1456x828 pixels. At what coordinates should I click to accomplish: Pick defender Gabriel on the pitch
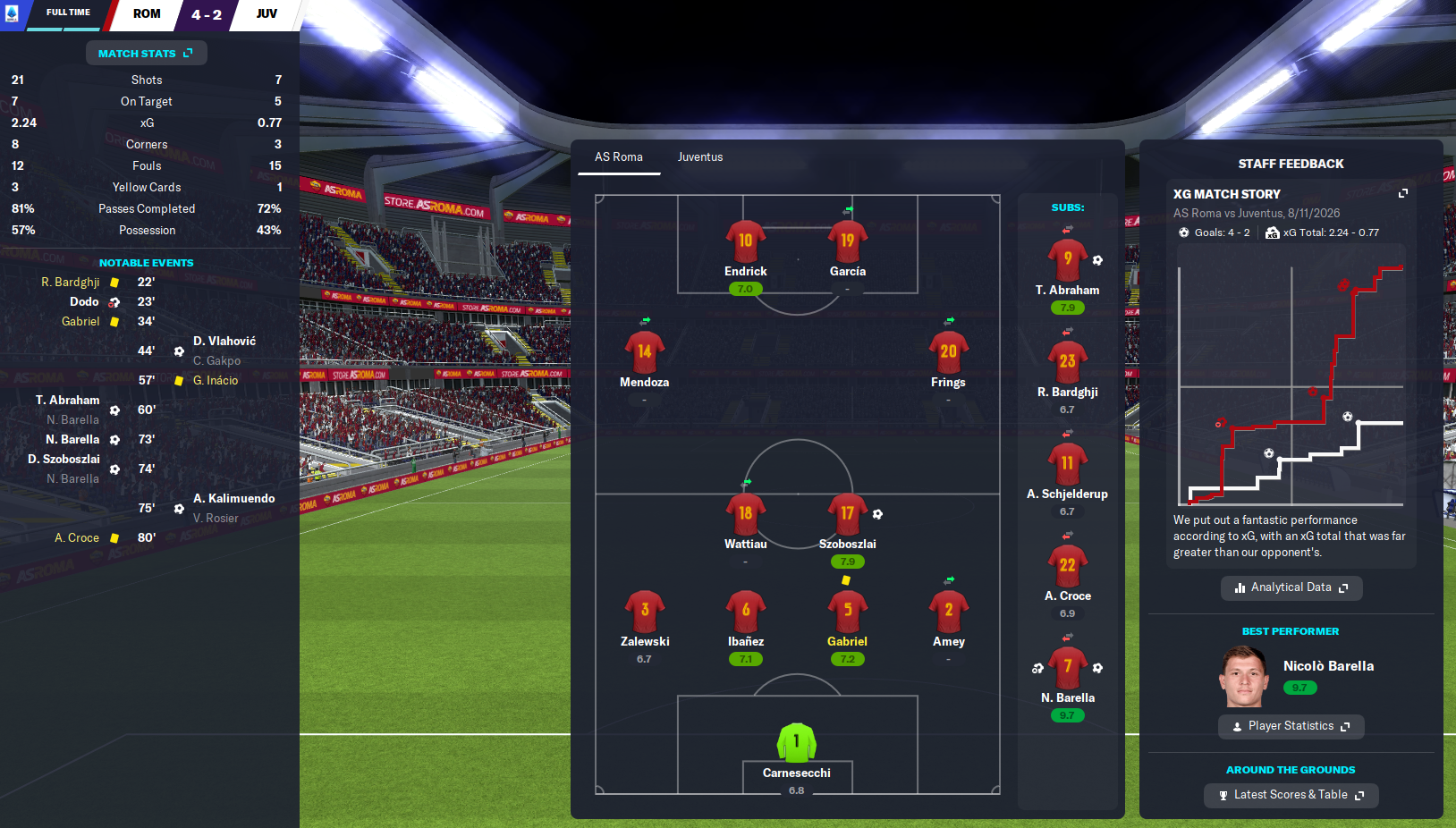tap(847, 612)
